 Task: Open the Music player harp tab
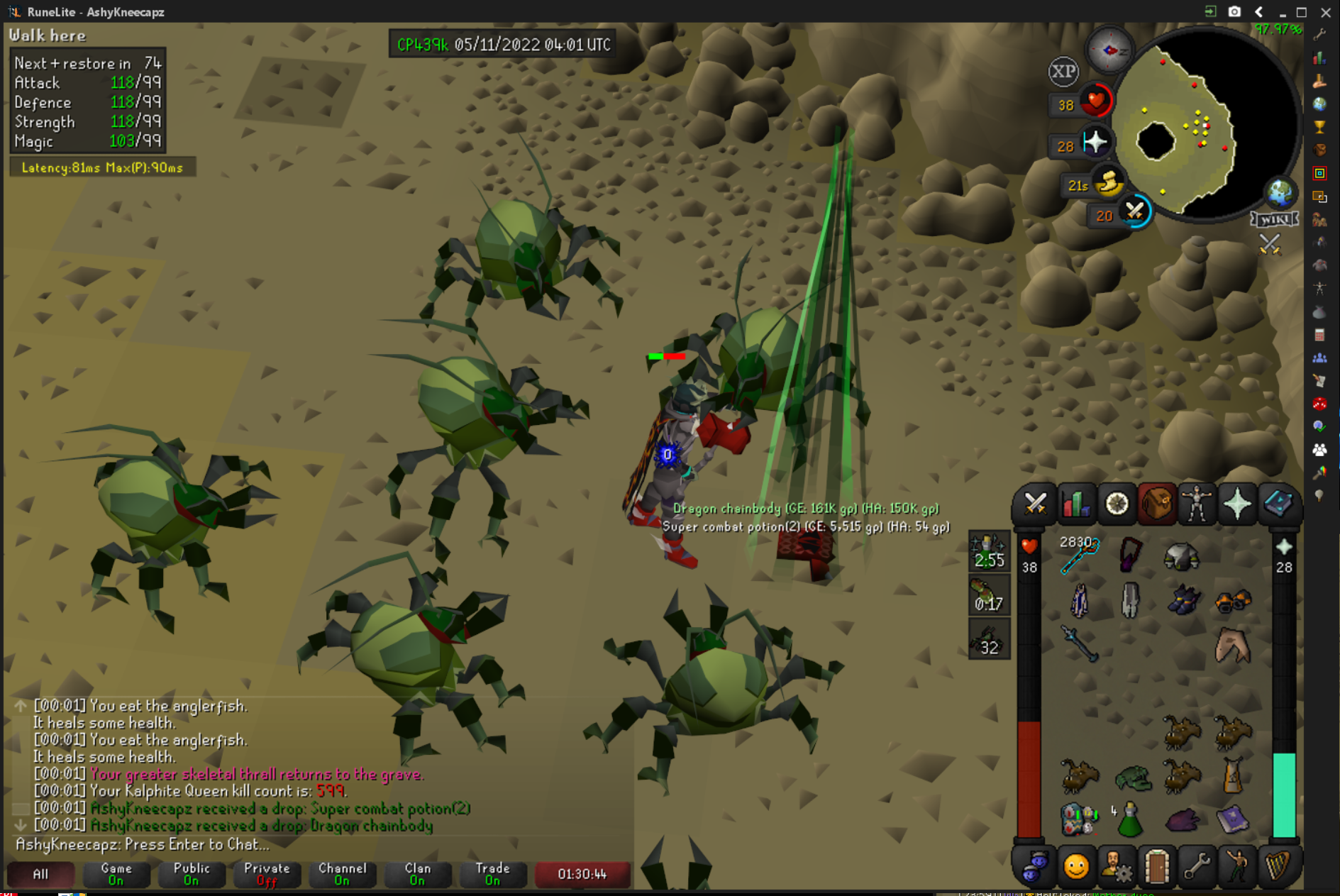(x=1278, y=866)
